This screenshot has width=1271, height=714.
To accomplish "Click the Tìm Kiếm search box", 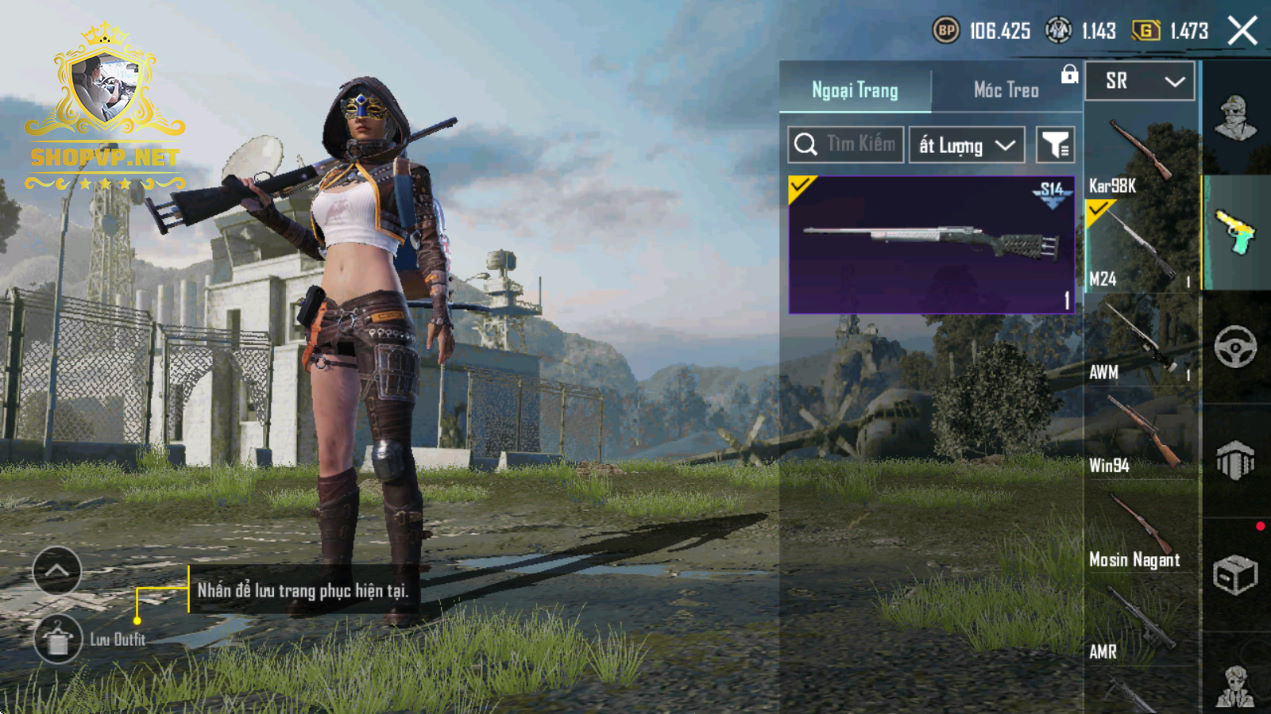I will 846,145.
